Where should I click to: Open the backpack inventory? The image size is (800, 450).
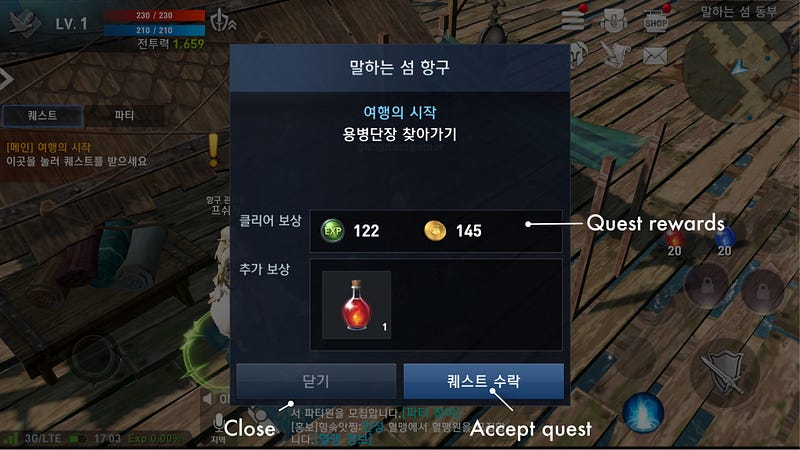pos(615,19)
